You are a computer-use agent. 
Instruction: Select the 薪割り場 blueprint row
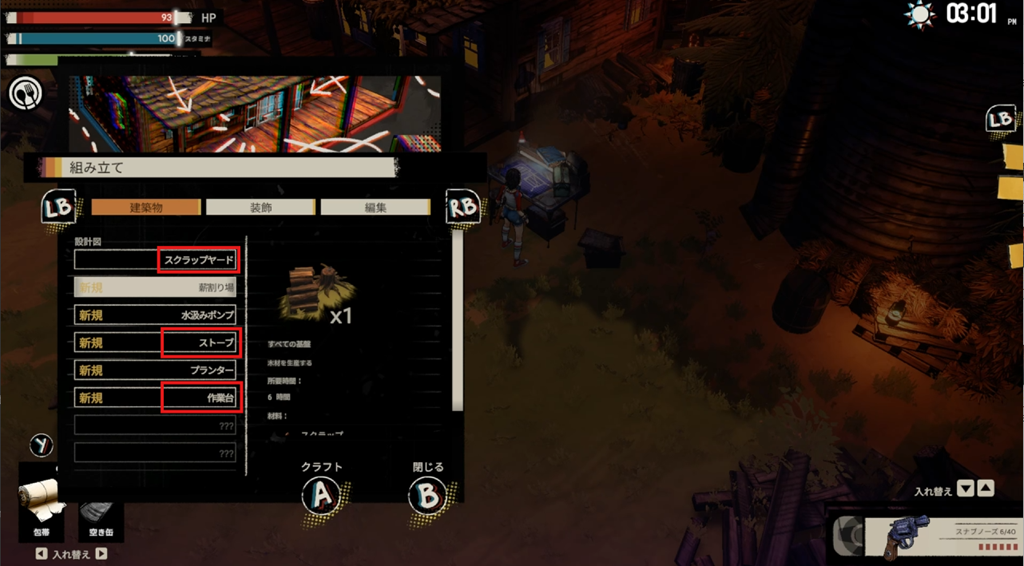(156, 287)
